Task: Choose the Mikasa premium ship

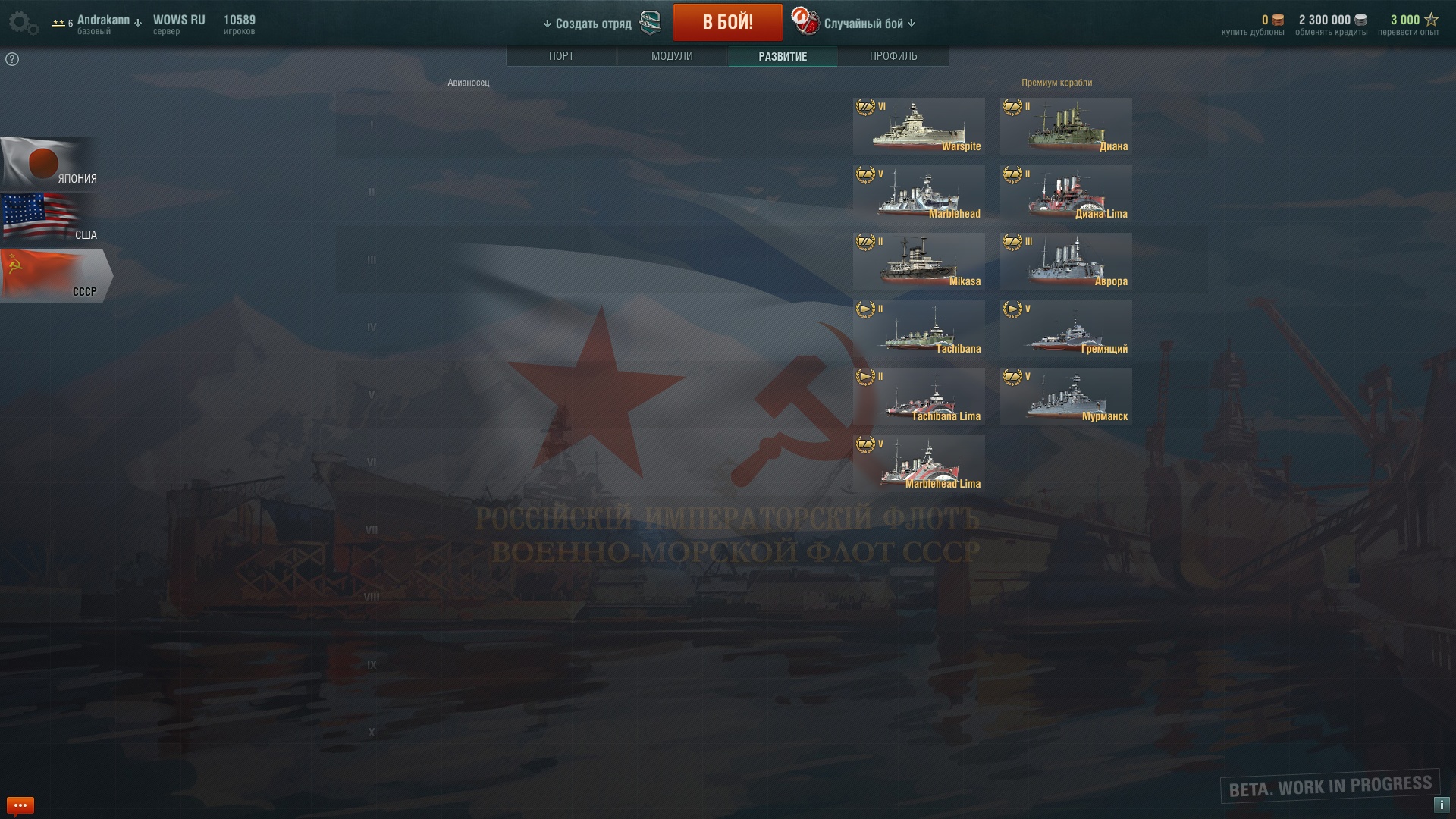Action: click(918, 261)
